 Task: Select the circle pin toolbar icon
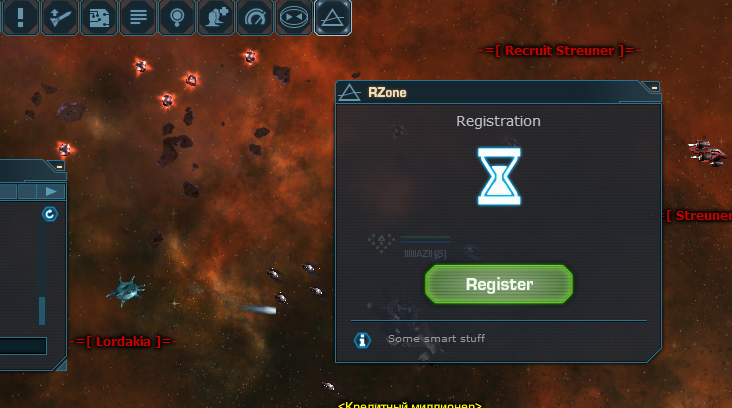[178, 16]
